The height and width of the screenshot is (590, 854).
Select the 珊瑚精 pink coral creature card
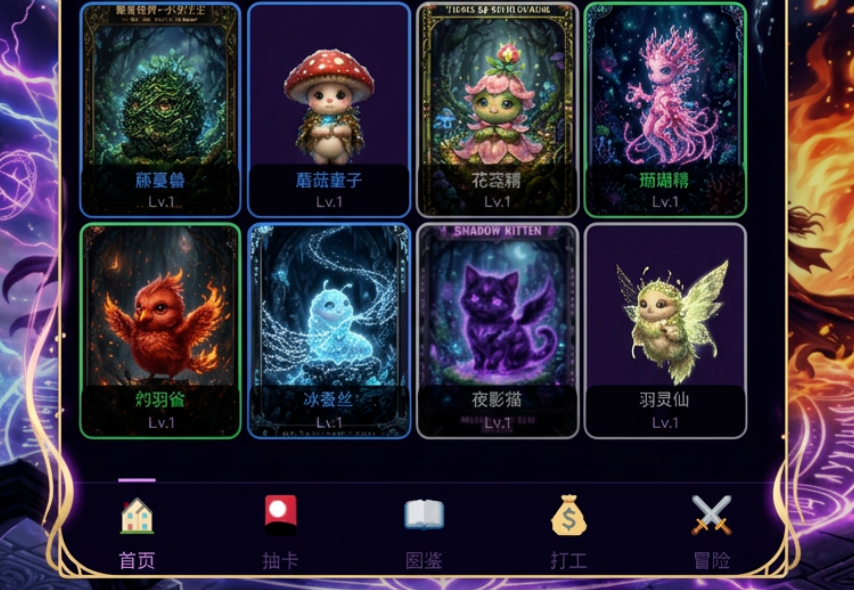coord(665,110)
